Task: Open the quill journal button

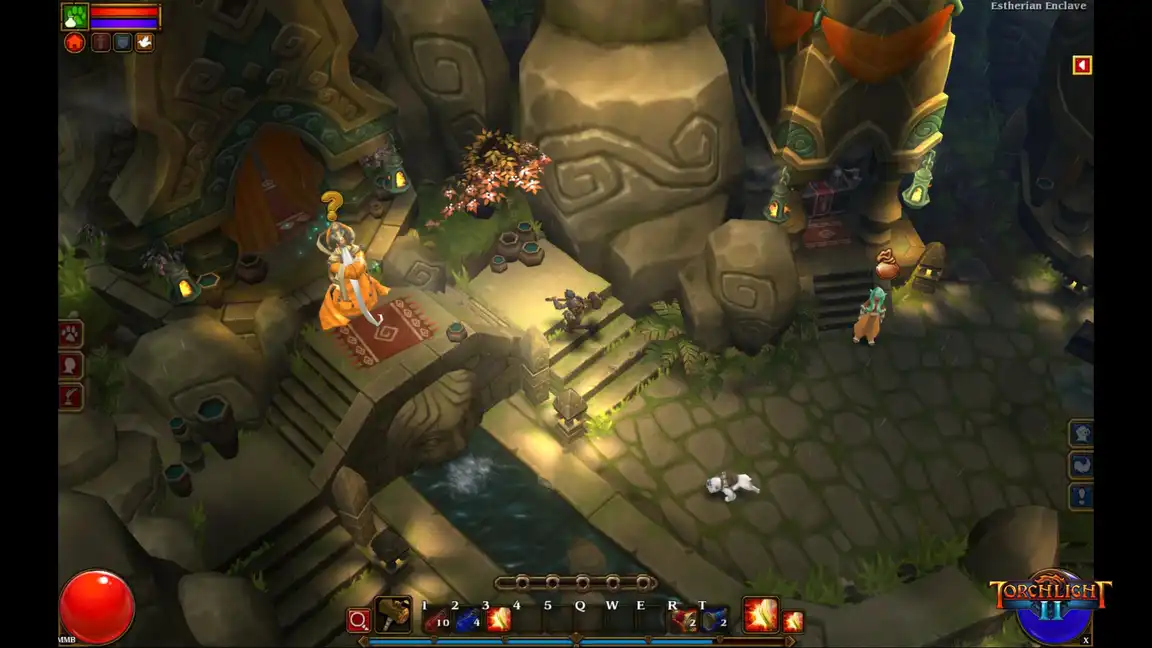Action: pos(71,397)
